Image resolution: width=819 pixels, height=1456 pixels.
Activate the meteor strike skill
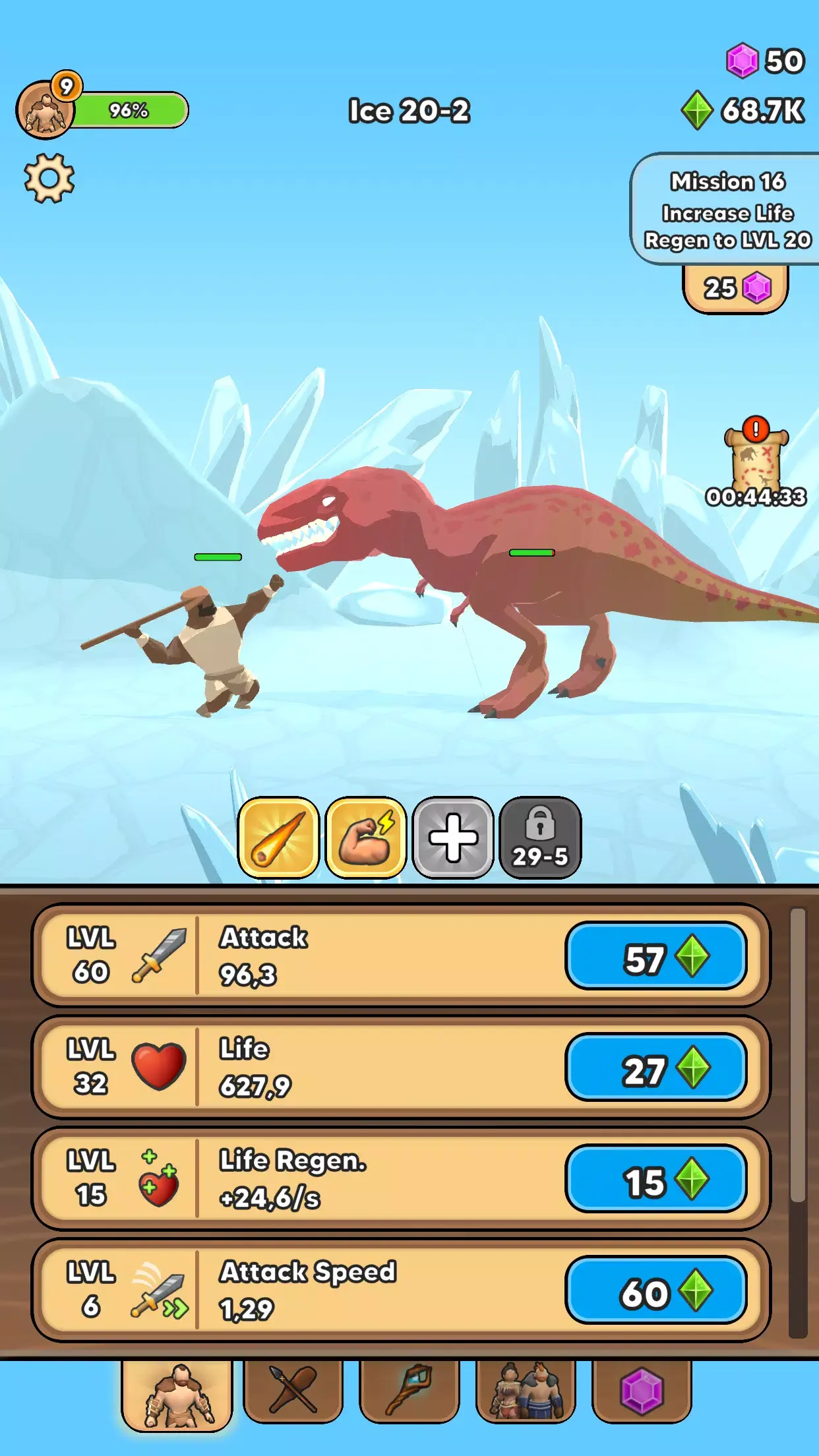coord(278,837)
